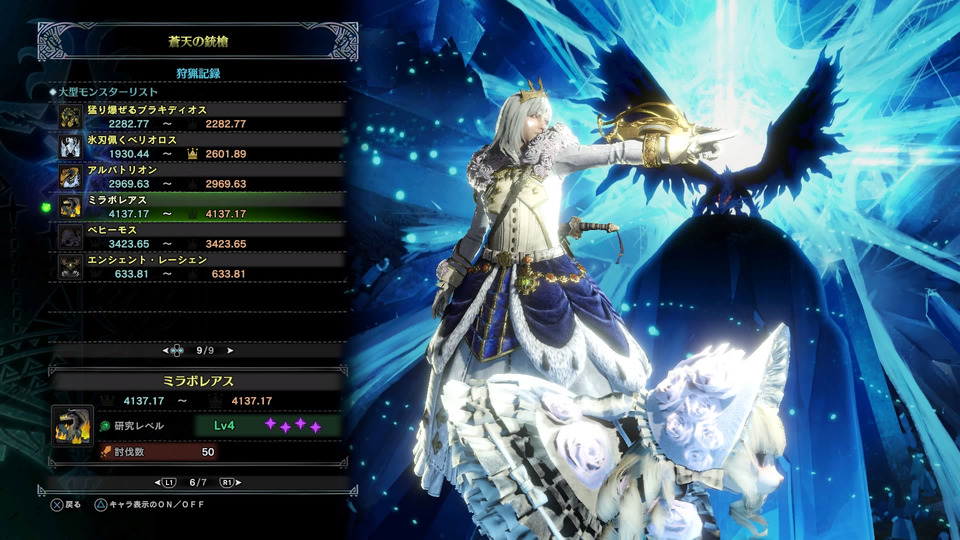Select ベヒーモス from the large monster list

click(200, 236)
